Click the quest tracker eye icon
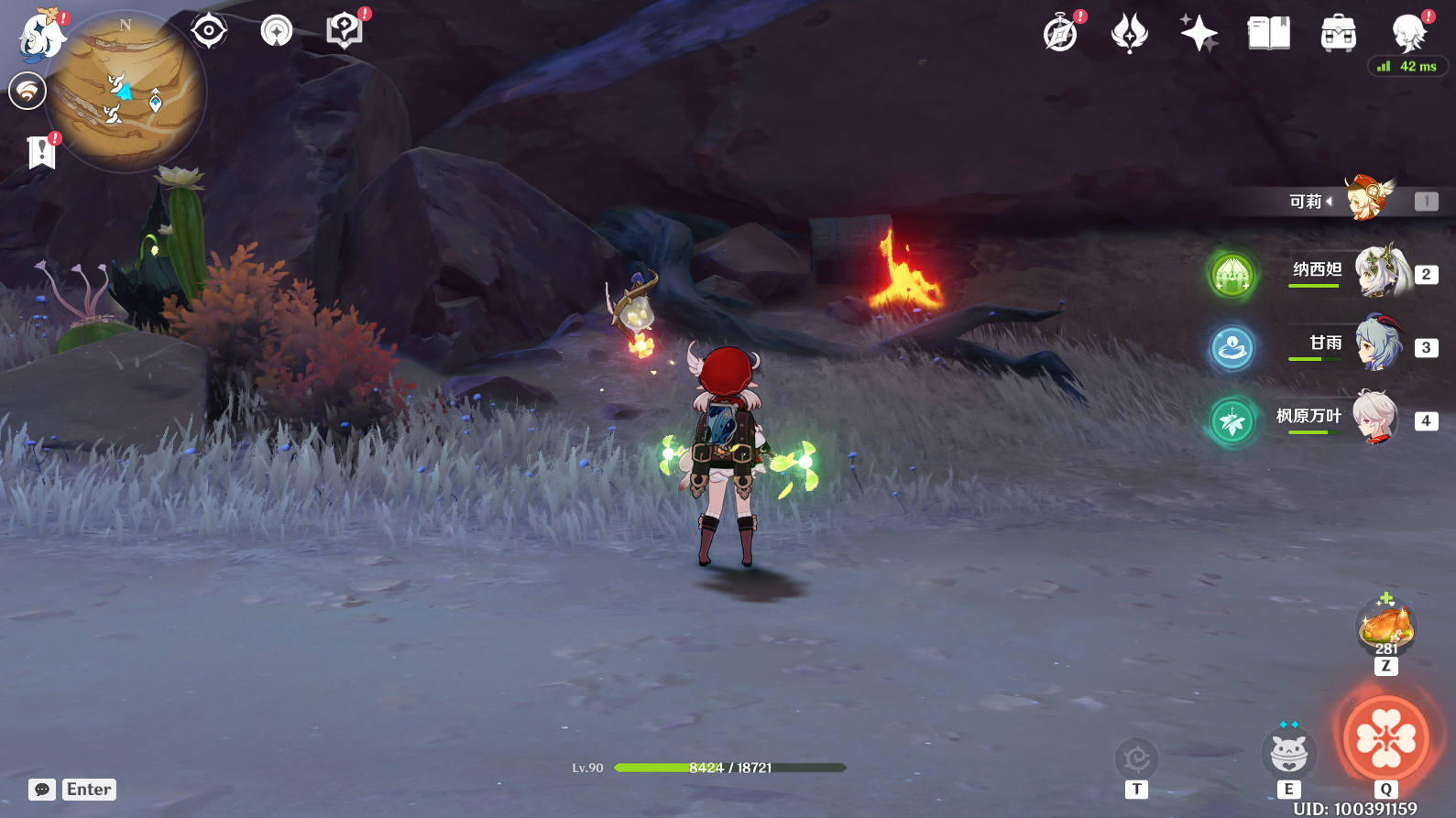Viewport: 1456px width, 818px height. (x=209, y=29)
